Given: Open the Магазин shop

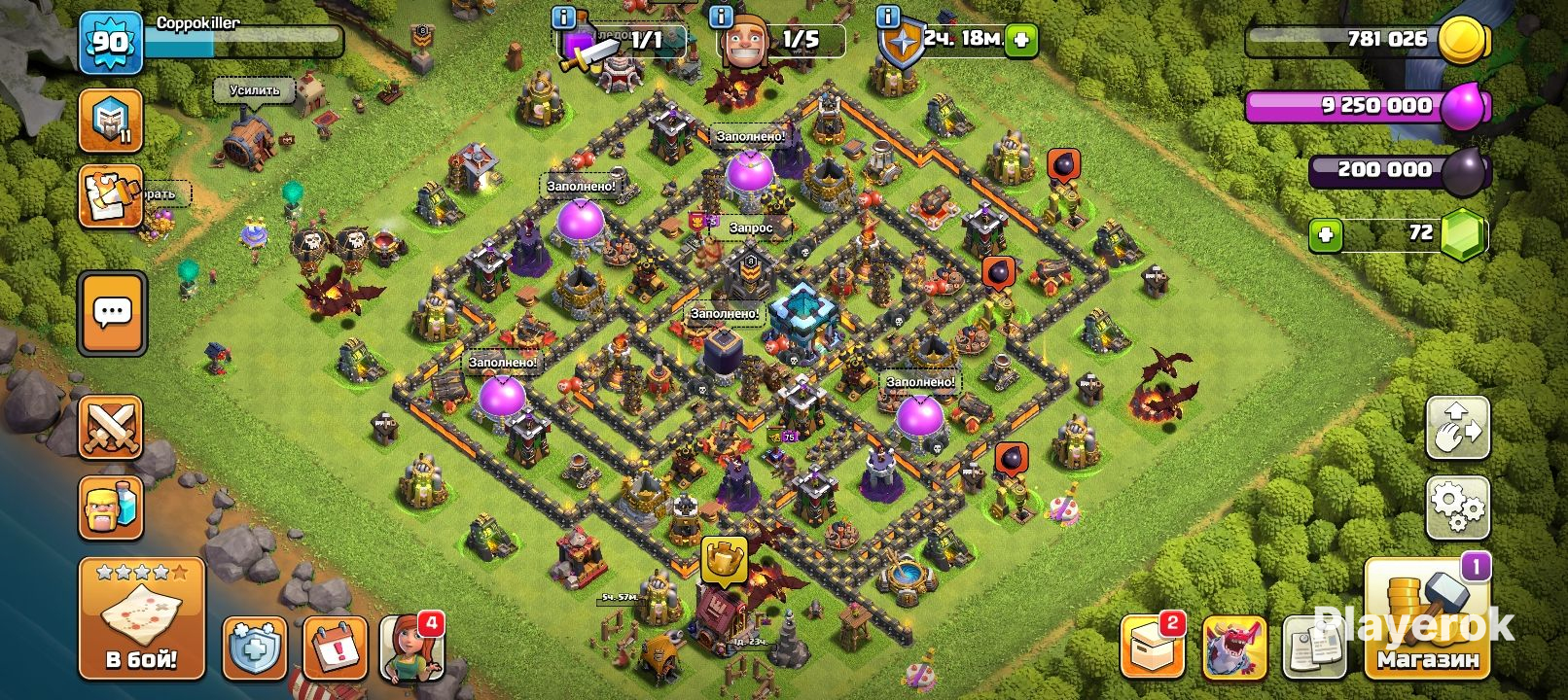Looking at the screenshot, I should pyautogui.click(x=1427, y=621).
